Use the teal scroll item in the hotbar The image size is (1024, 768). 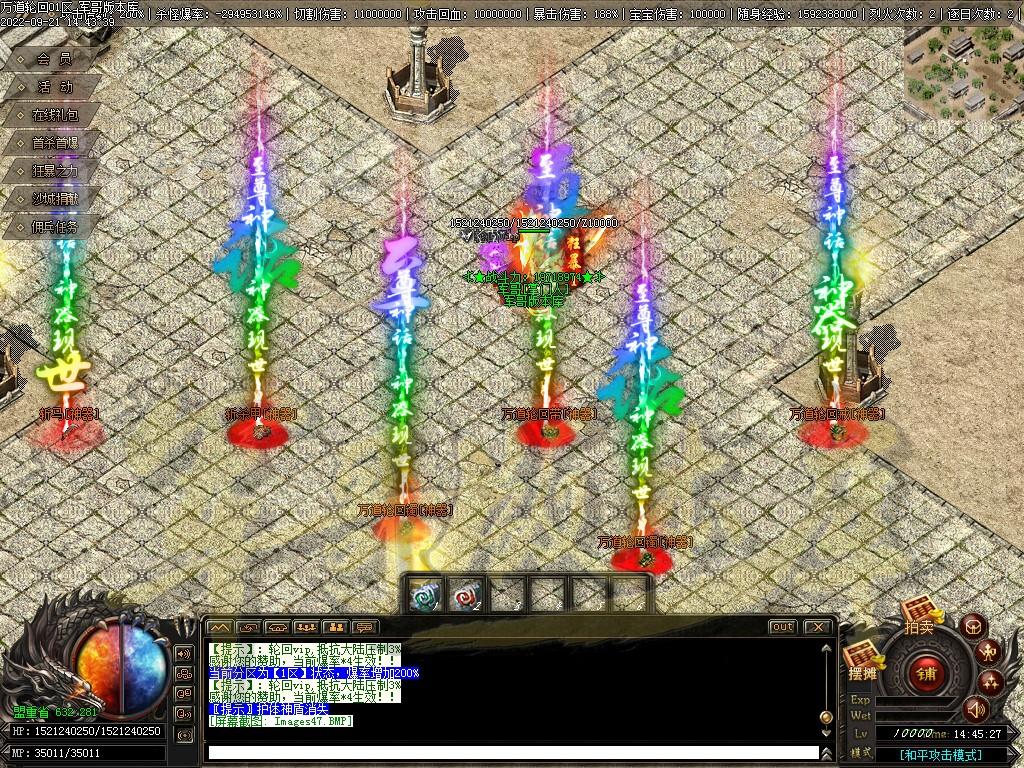point(426,595)
